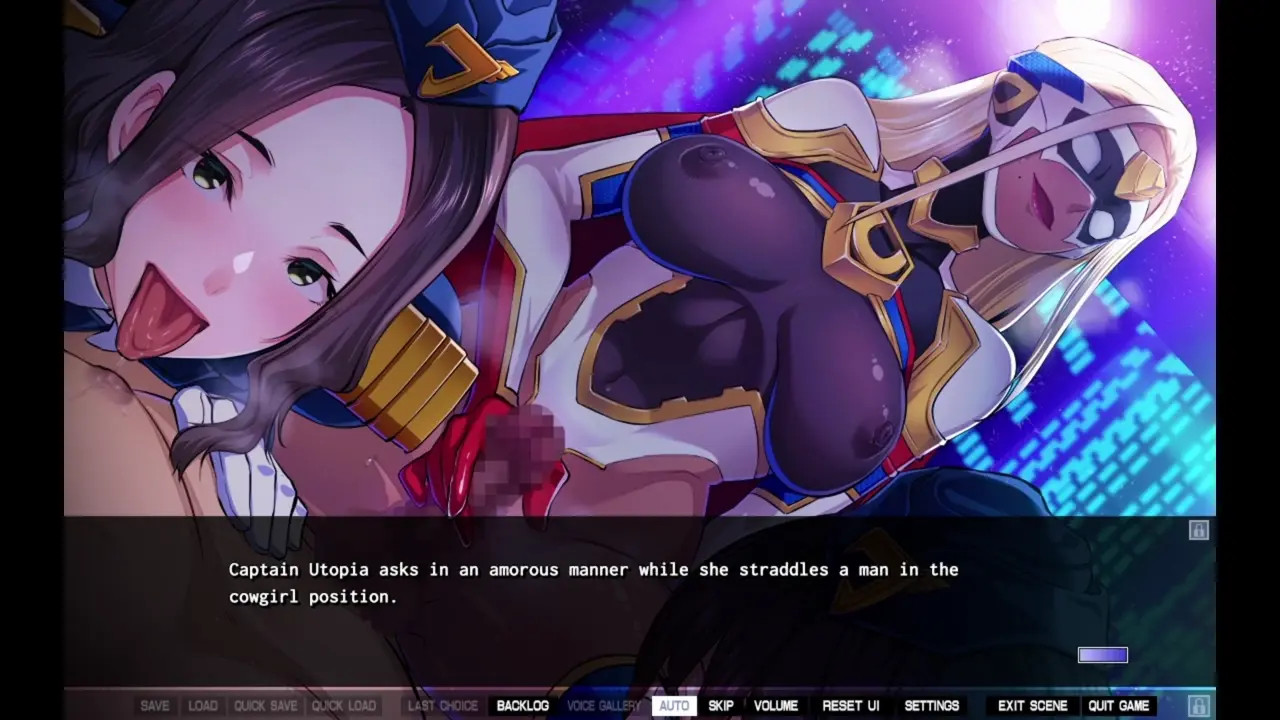1280x720 pixels.
Task: Open the Backlog of past dialogue
Action: point(522,705)
